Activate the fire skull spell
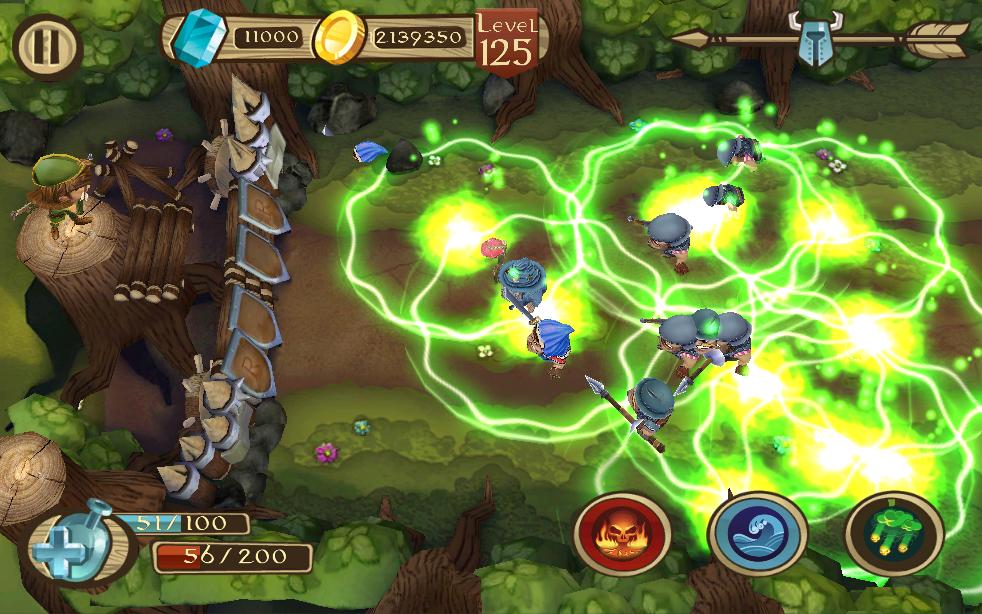This screenshot has width=982, height=614. 623,533
